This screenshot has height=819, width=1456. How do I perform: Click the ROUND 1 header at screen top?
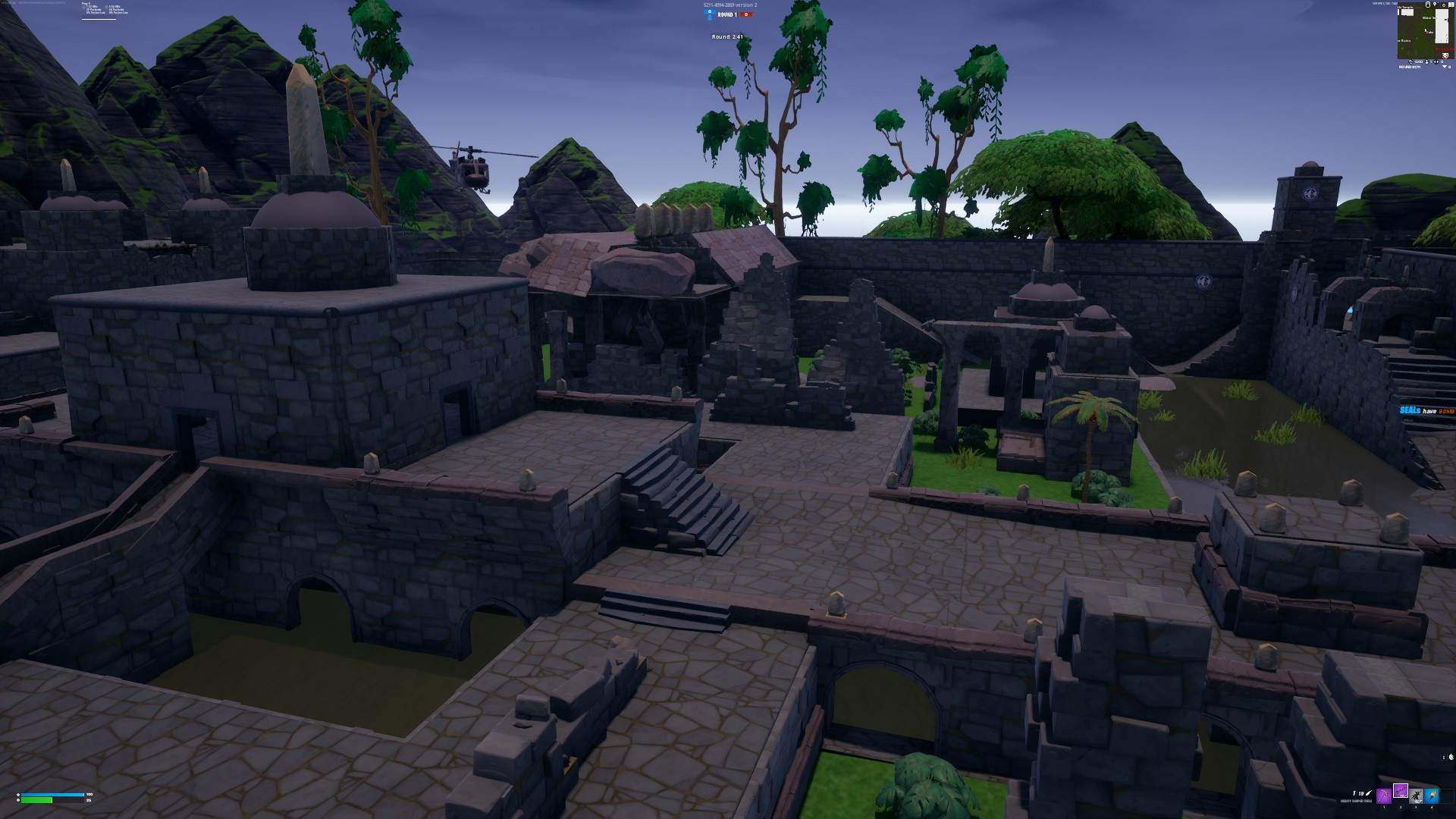[727, 14]
